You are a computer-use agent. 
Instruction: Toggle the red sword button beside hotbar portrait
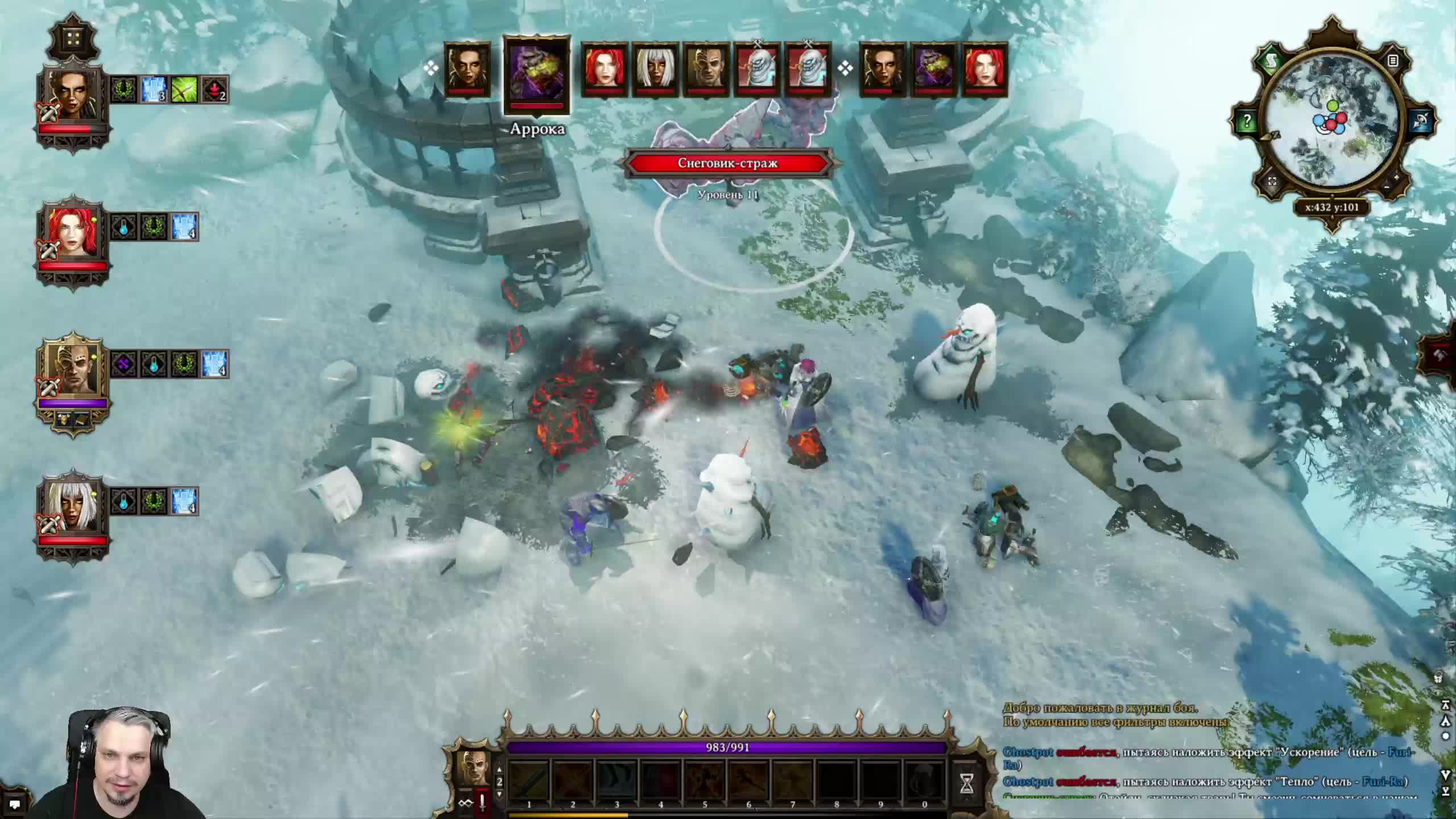(482, 803)
